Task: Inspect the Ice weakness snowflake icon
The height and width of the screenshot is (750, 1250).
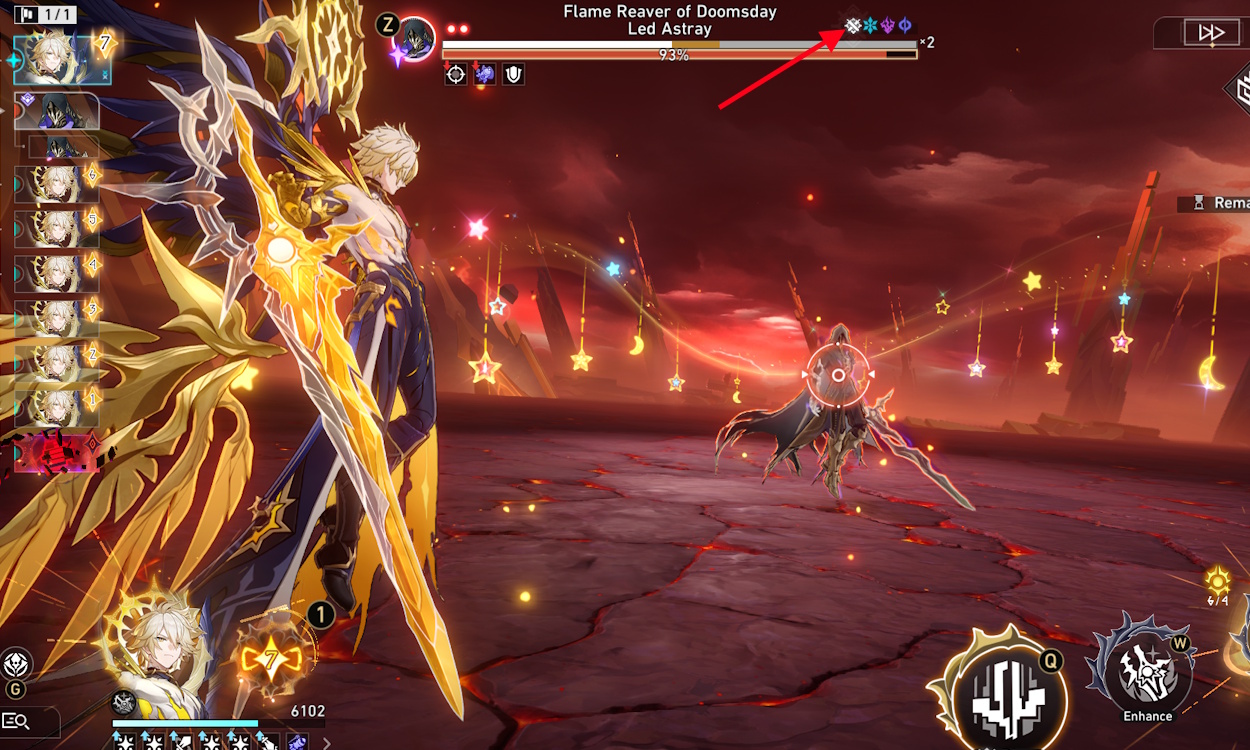Action: coord(870,25)
